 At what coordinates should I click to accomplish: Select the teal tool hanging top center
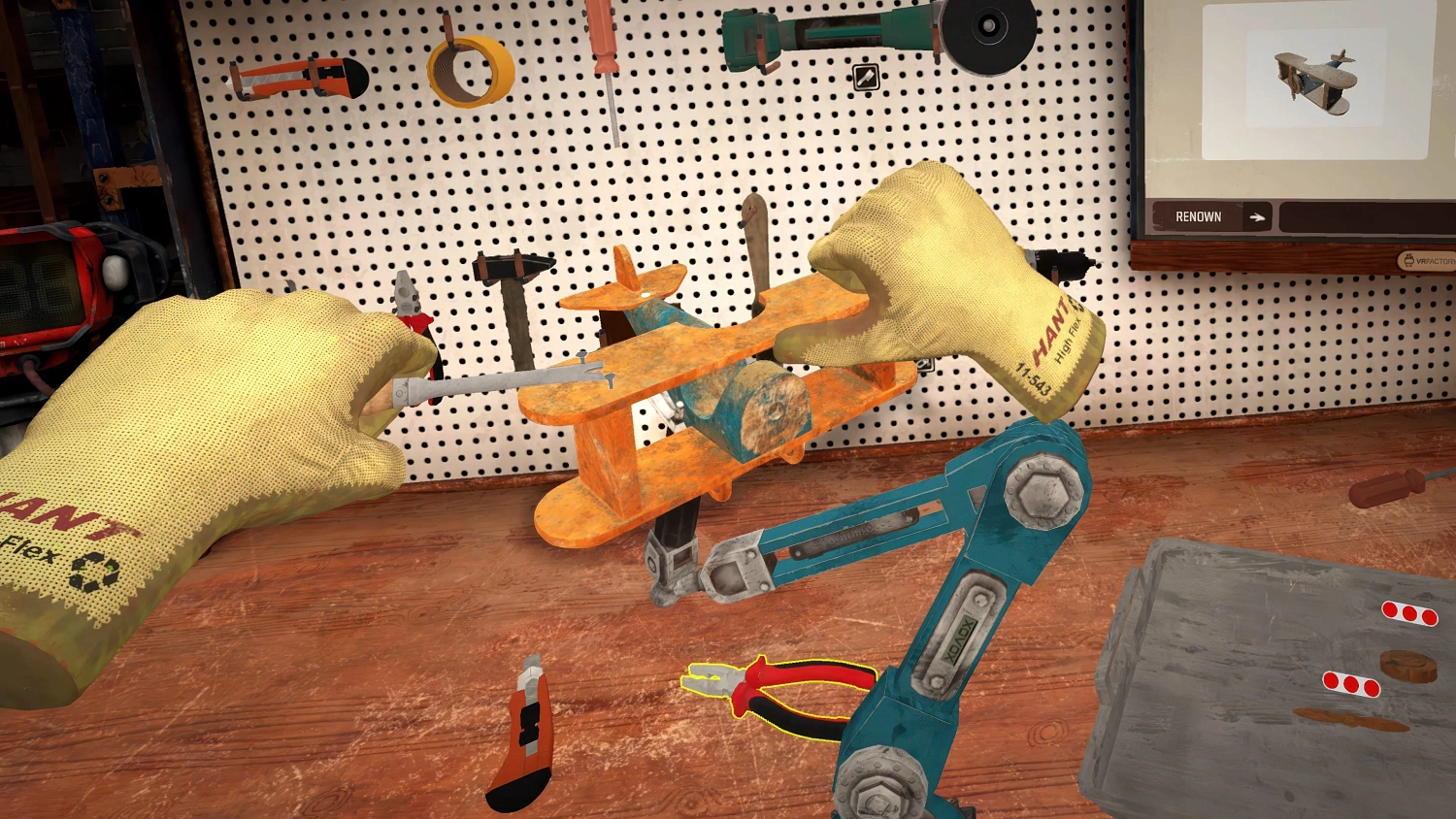coord(767,39)
